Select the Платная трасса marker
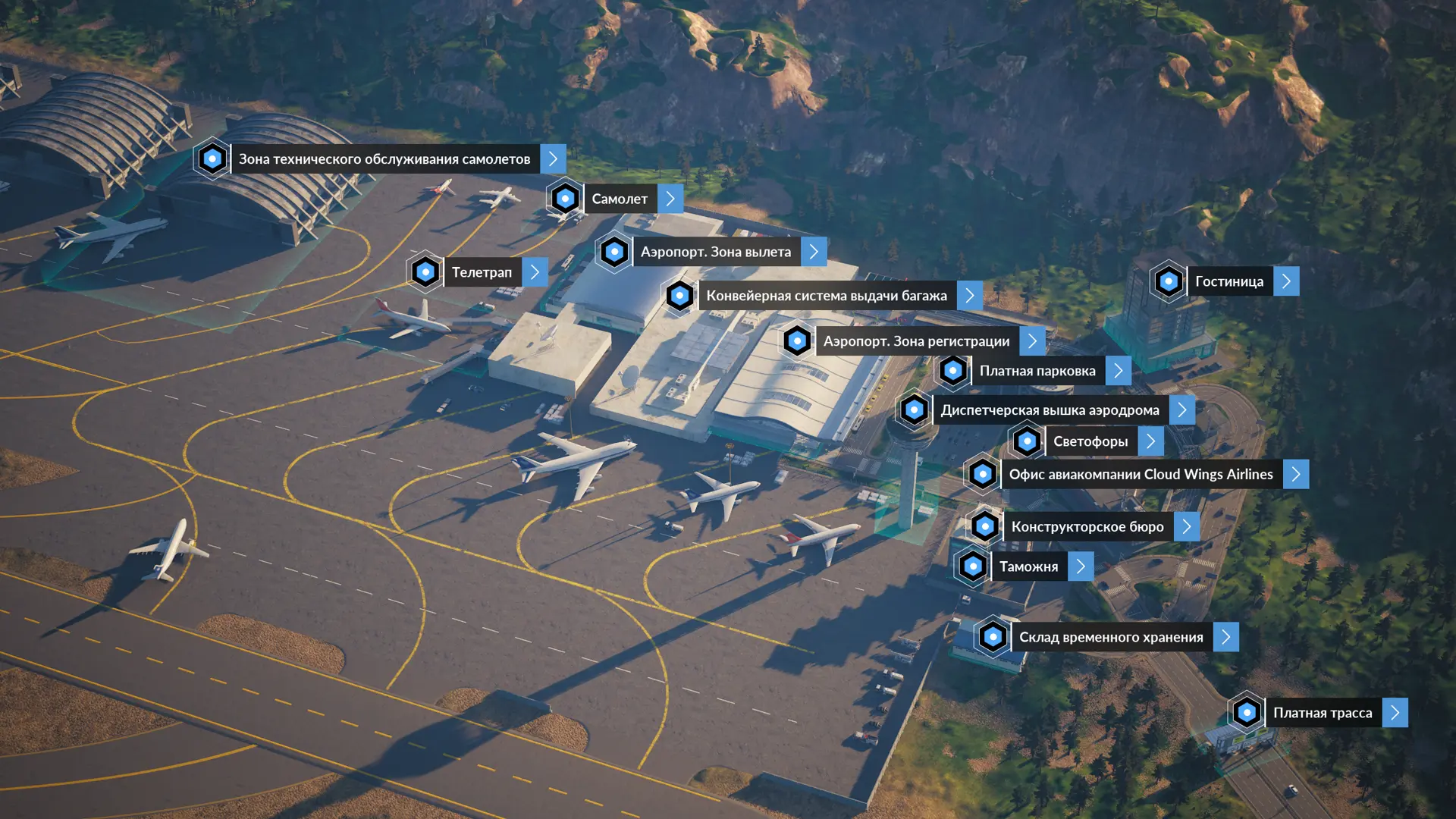The image size is (1456, 819). pos(1322,713)
